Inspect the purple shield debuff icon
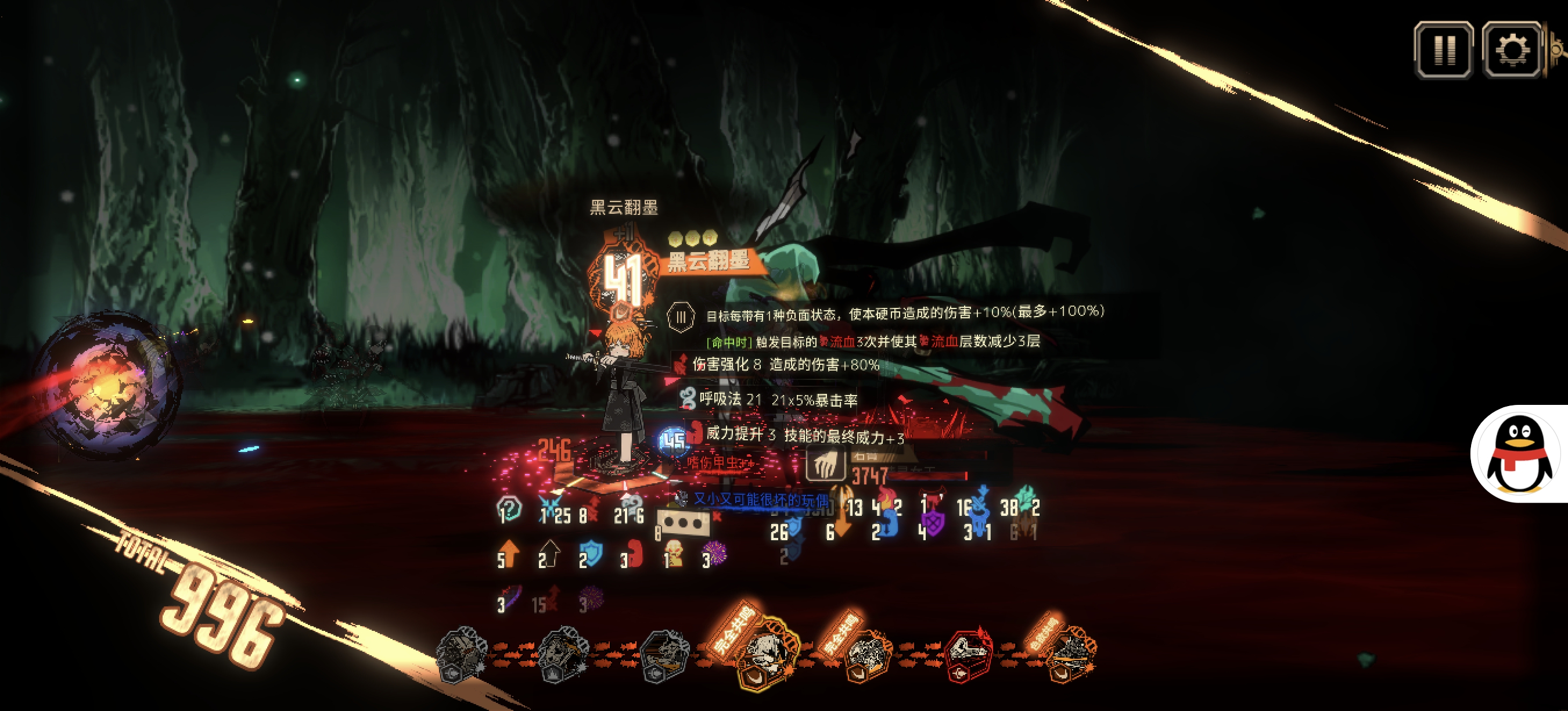This screenshot has width=1568, height=711. (933, 522)
